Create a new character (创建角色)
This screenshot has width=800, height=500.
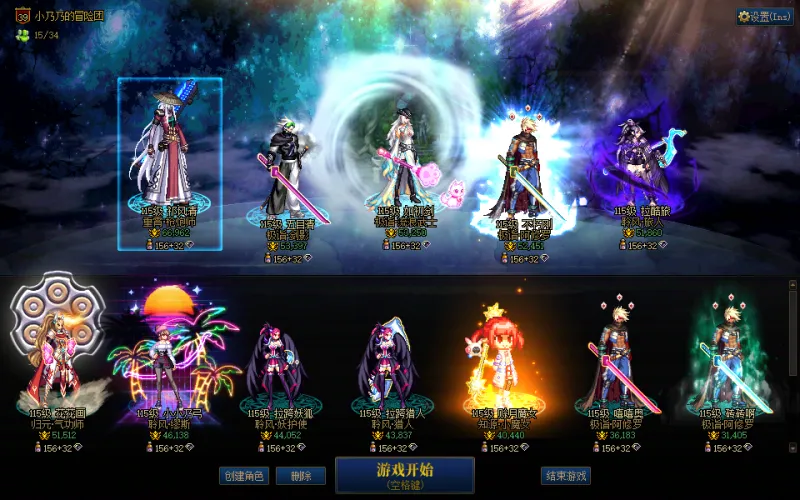point(244,476)
